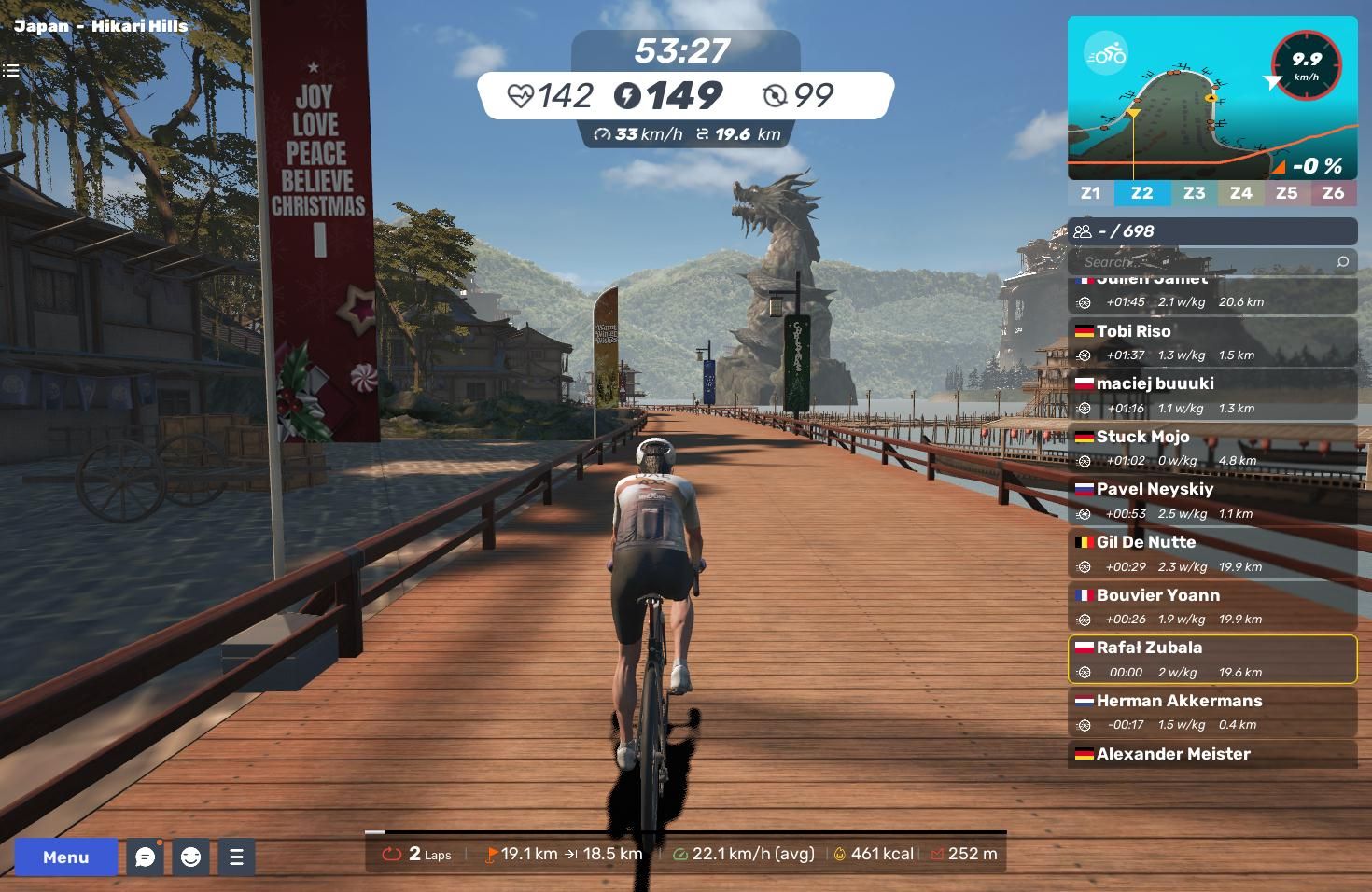
Task: Select rider Herman Akkermans in the list
Action: tap(1211, 712)
